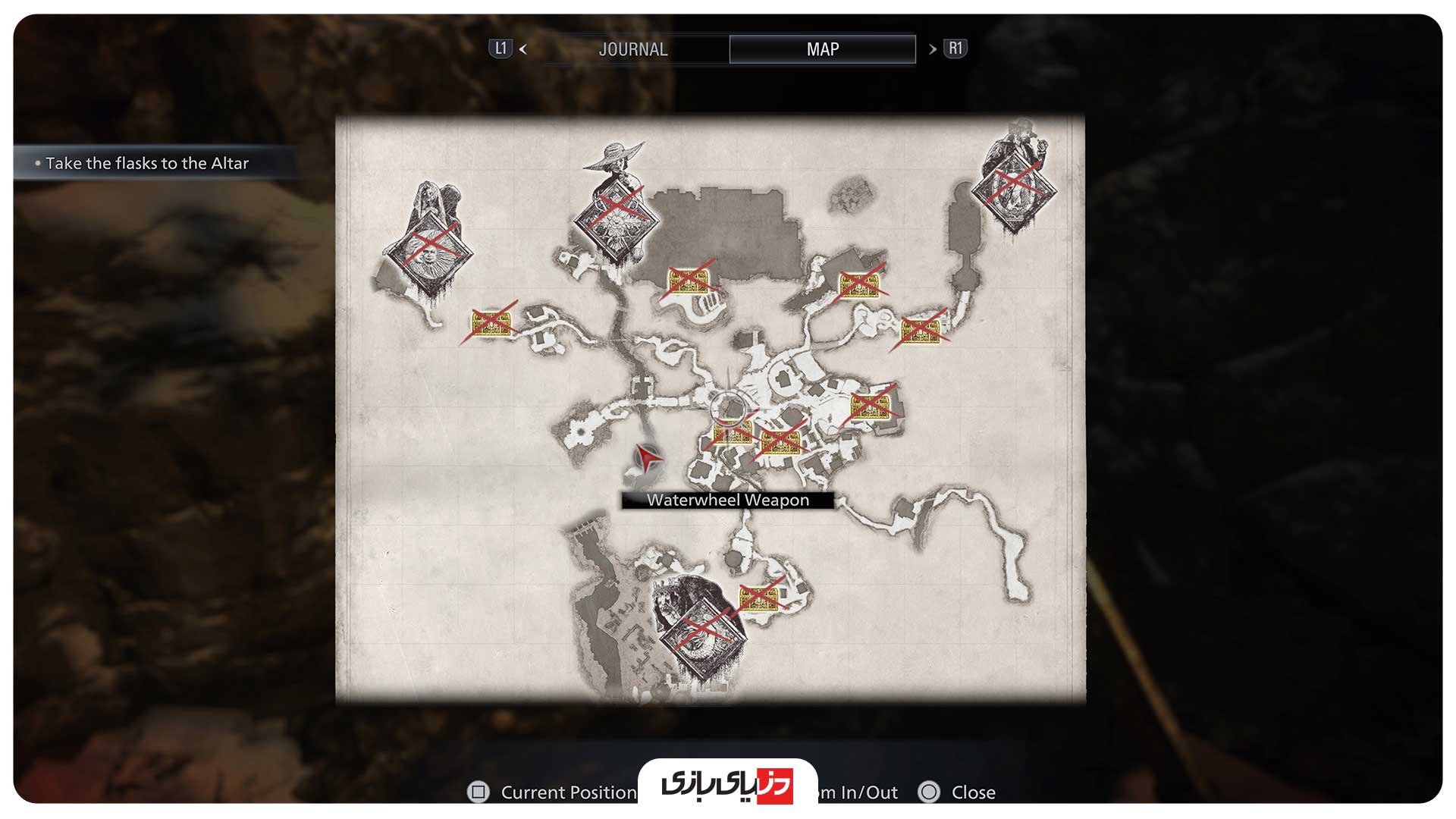Screen dimensions: 1456x819
Task: Select the Waterwheel Weapon map label
Action: tap(728, 500)
